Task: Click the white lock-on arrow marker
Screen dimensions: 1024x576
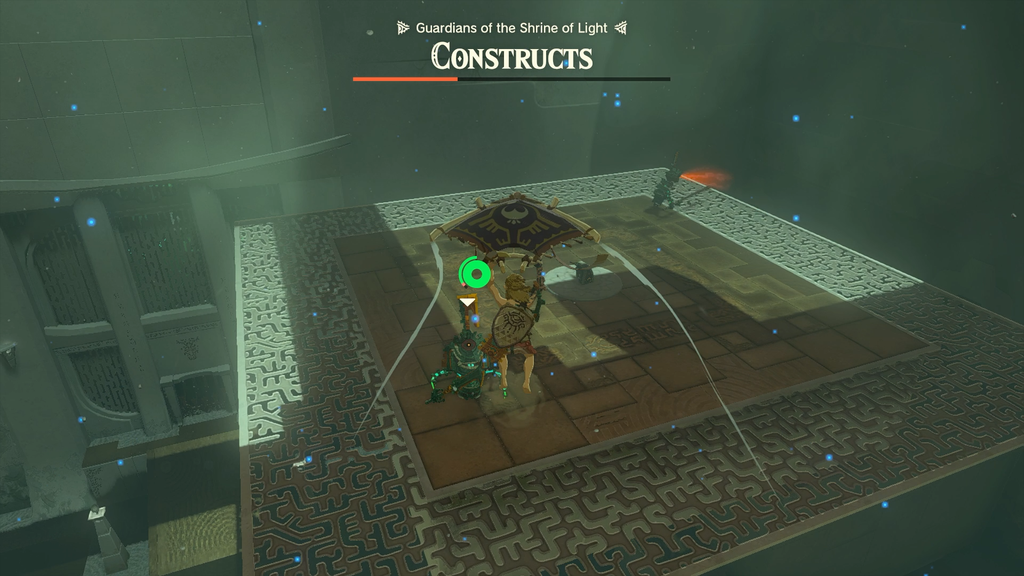Action: click(x=467, y=301)
